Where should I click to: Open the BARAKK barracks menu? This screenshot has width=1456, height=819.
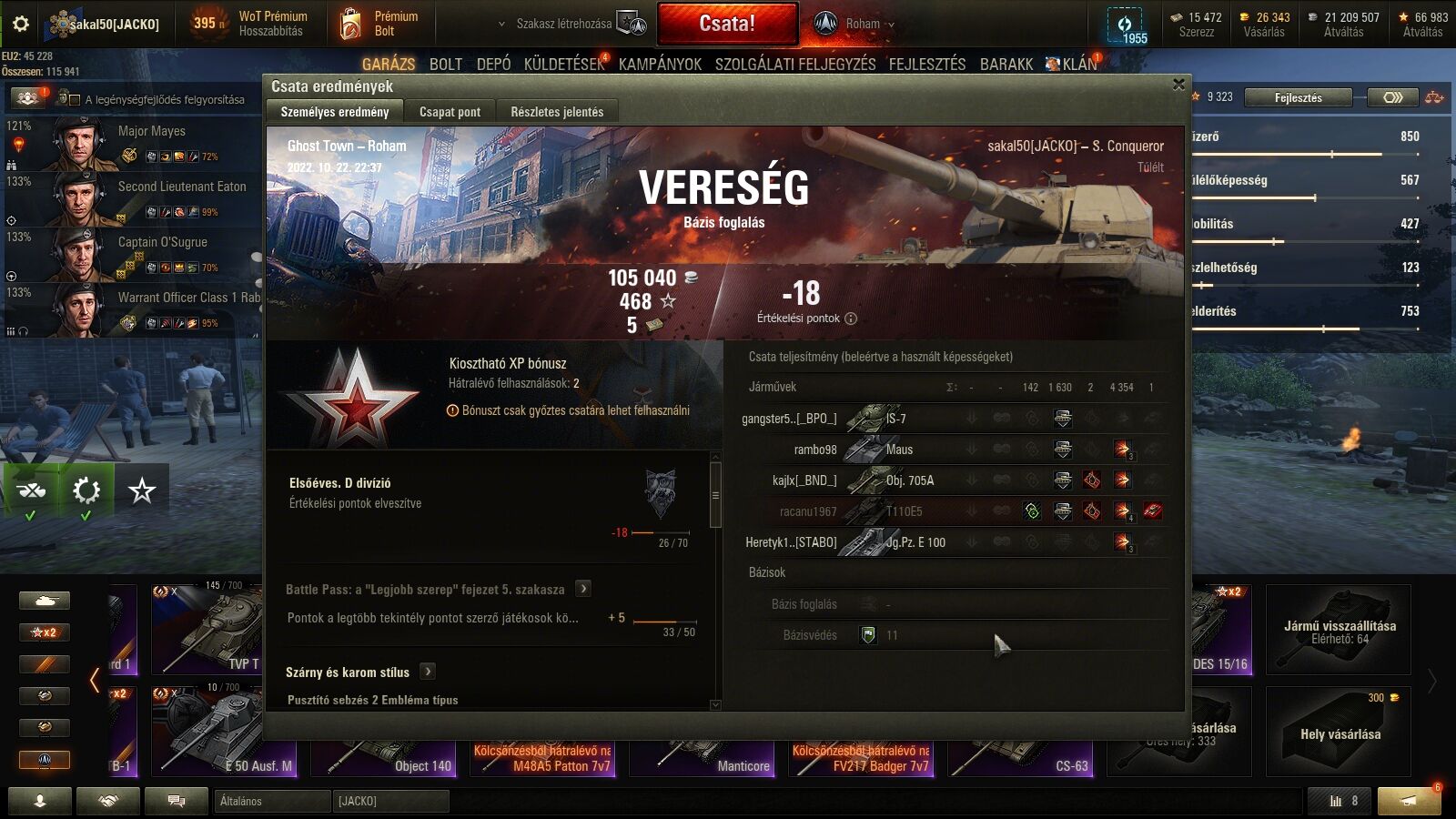[1006, 64]
